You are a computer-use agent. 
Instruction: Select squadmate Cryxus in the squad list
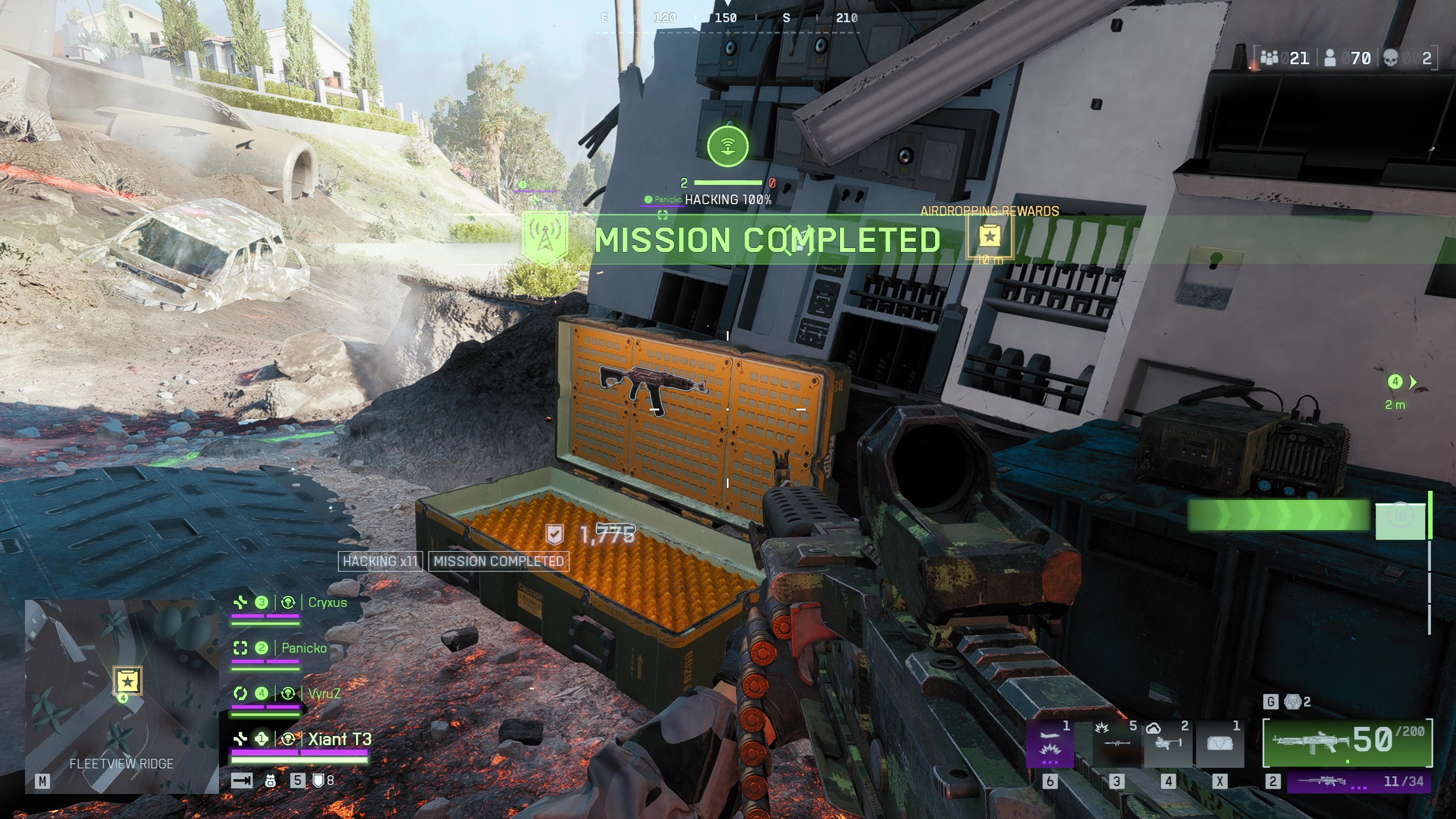(327, 603)
